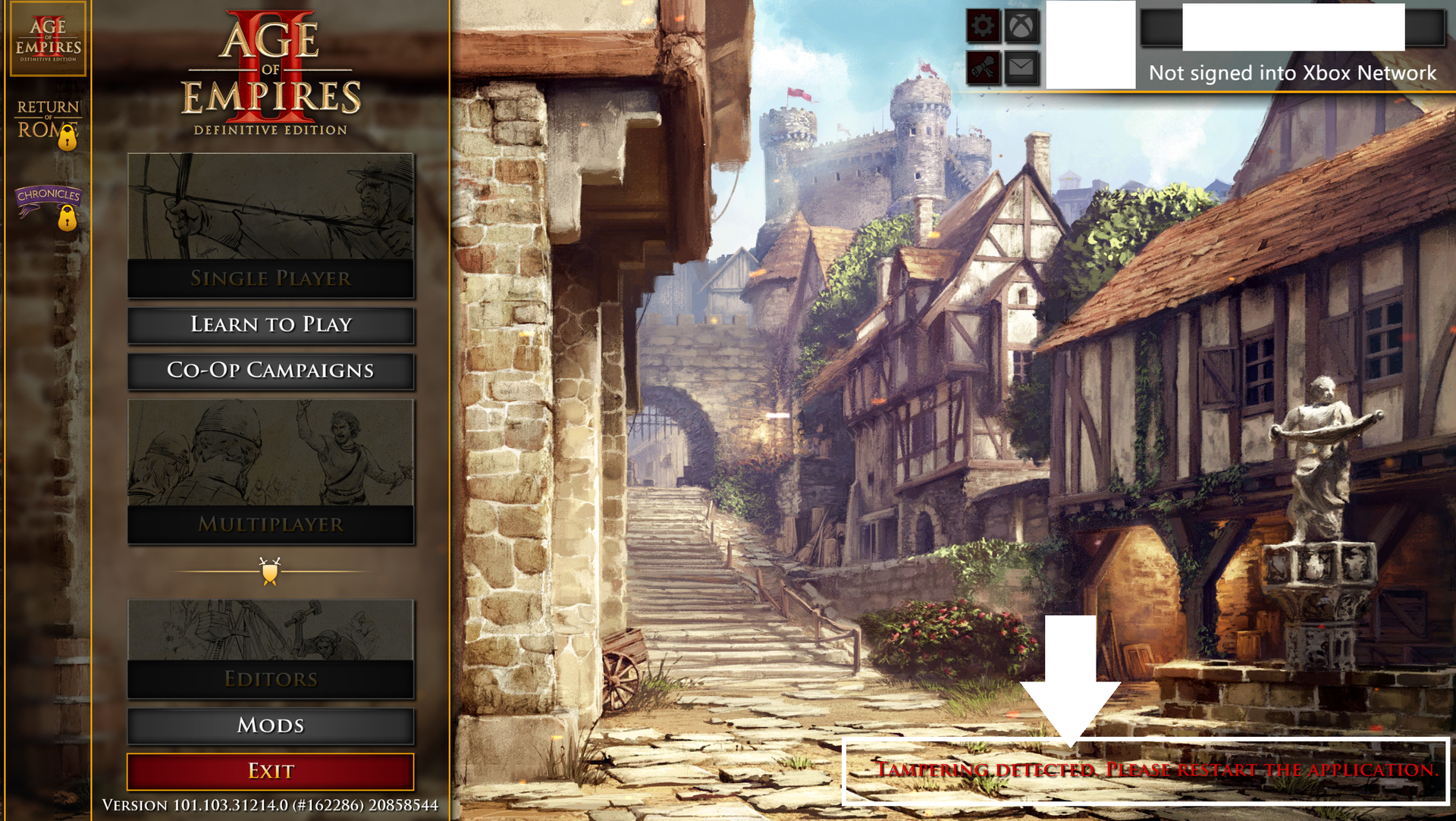Select the Chronicles locked banner icon
Image resolution: width=1456 pixels, height=821 pixels.
(x=49, y=205)
